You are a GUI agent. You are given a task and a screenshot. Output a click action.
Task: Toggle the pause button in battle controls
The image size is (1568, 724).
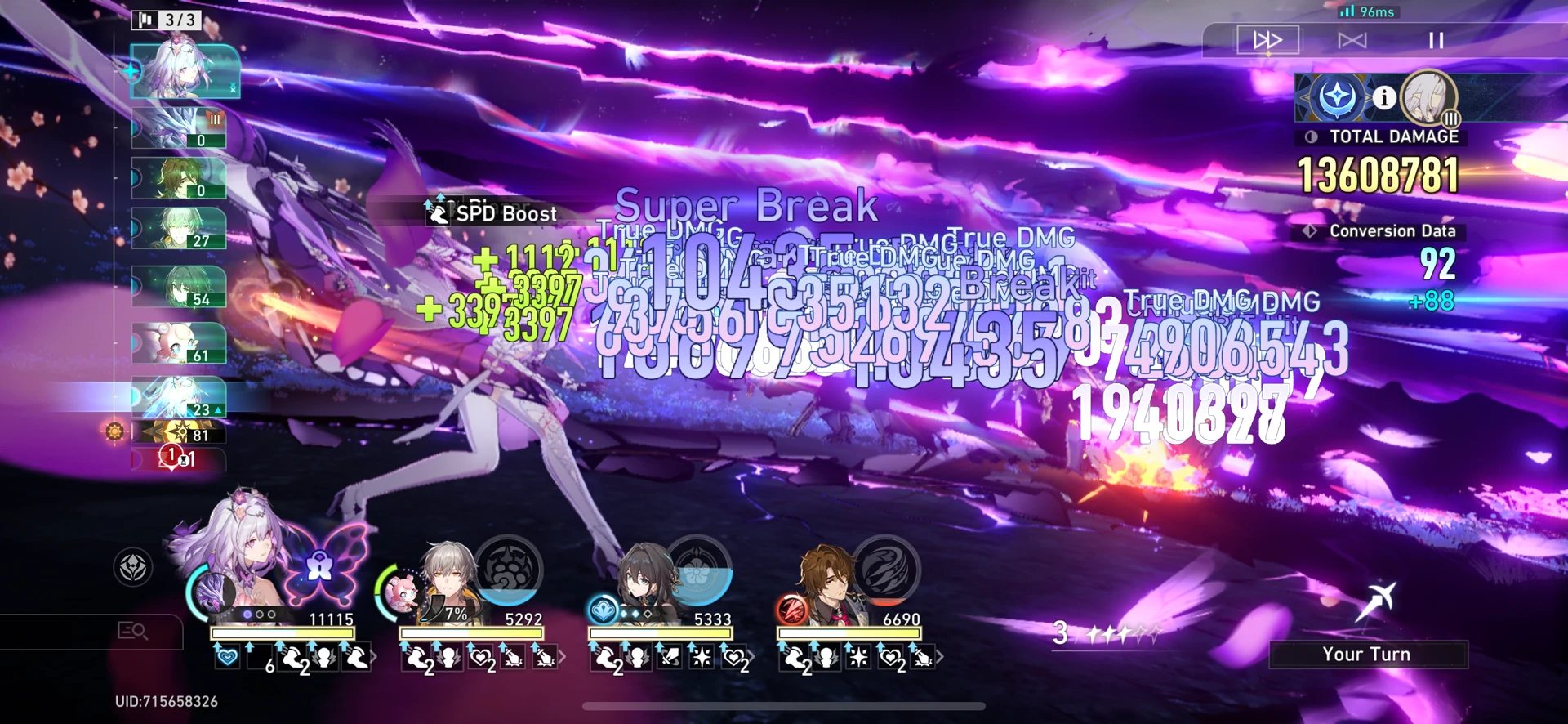click(1435, 39)
